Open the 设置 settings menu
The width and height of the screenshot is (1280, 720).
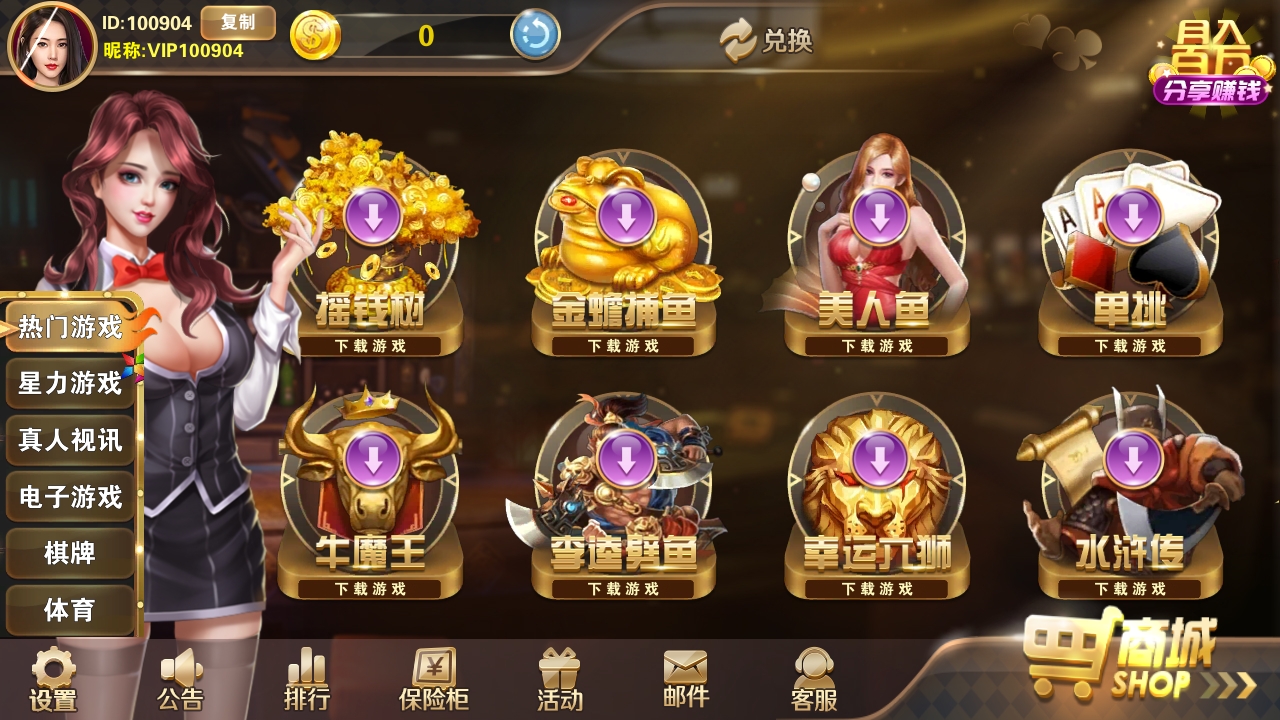point(53,680)
